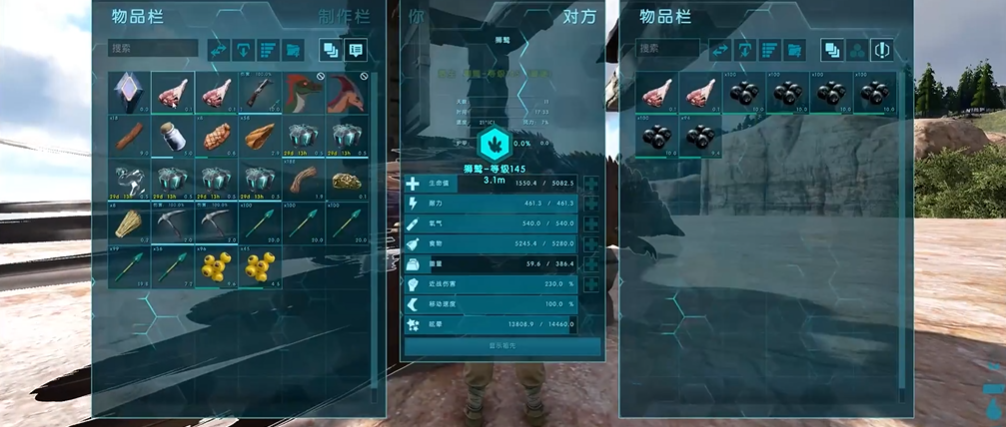Image resolution: width=1006 pixels, height=427 pixels.
Task: Select the rifle weapon slot
Action: [x=259, y=91]
